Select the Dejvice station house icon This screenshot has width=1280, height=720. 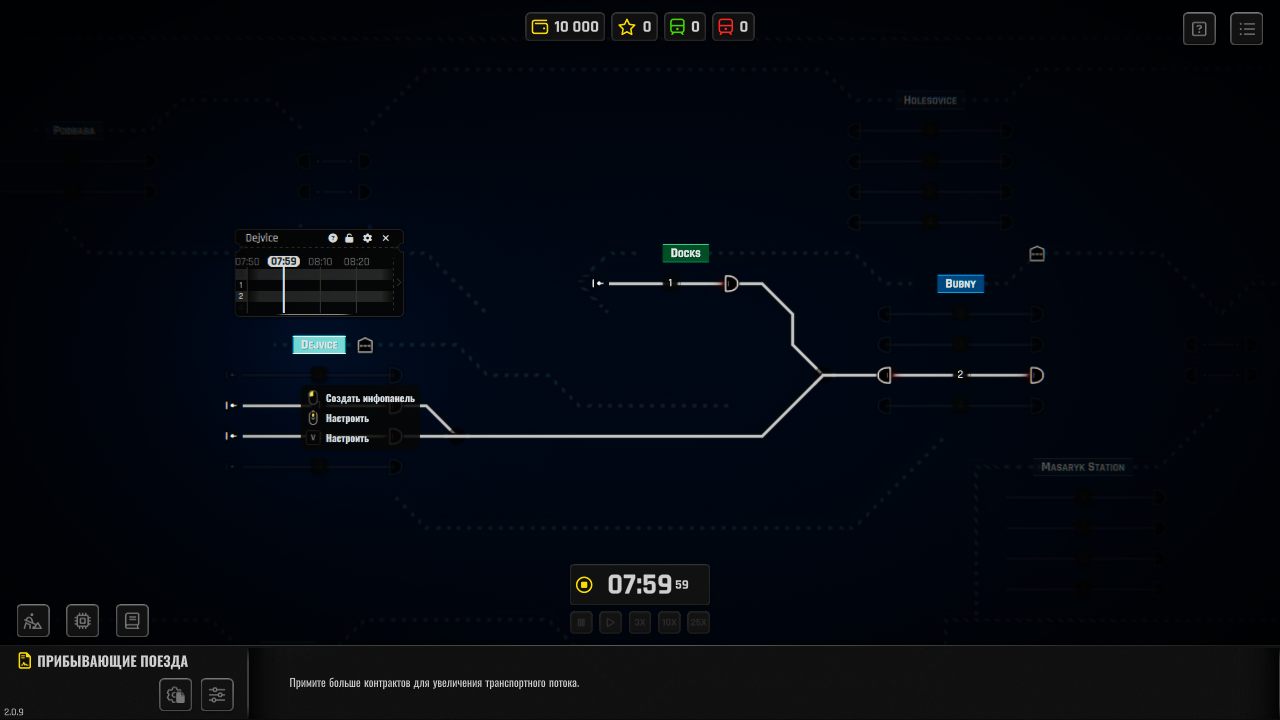(365, 345)
